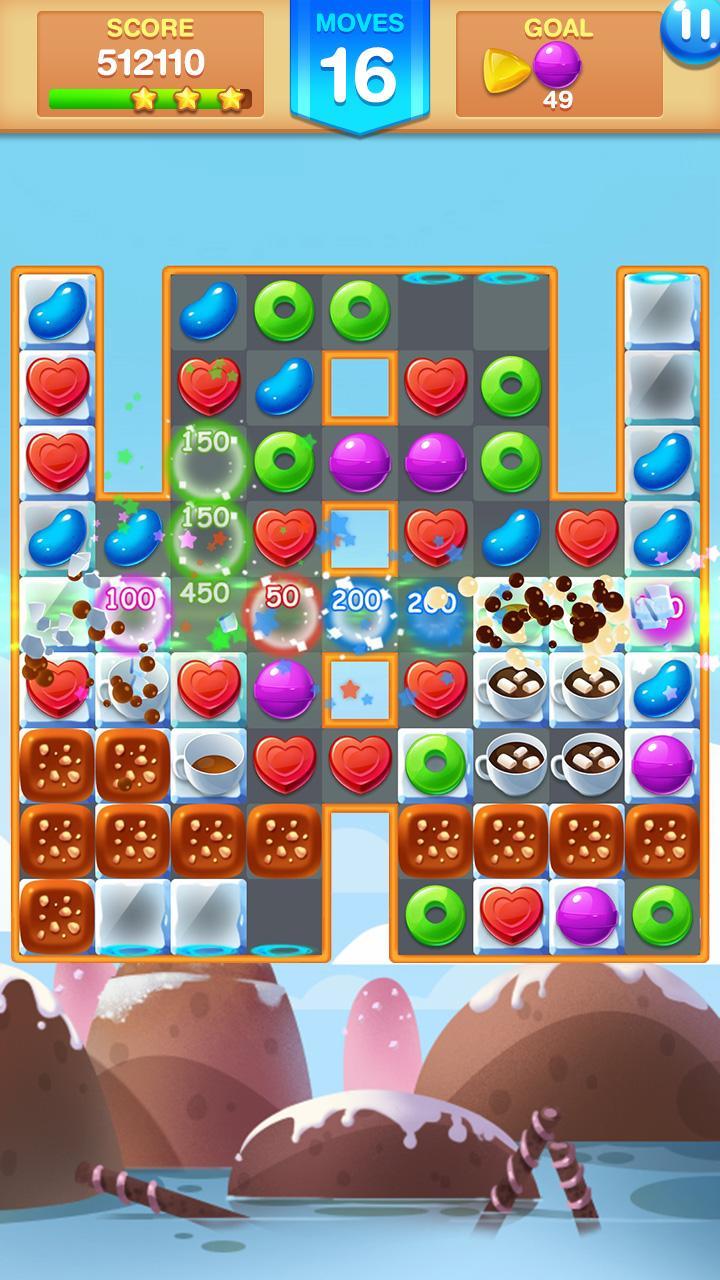Screen dimensions: 720x1280
Task: Tap the red heart candy in the bottom row
Action: (511, 915)
